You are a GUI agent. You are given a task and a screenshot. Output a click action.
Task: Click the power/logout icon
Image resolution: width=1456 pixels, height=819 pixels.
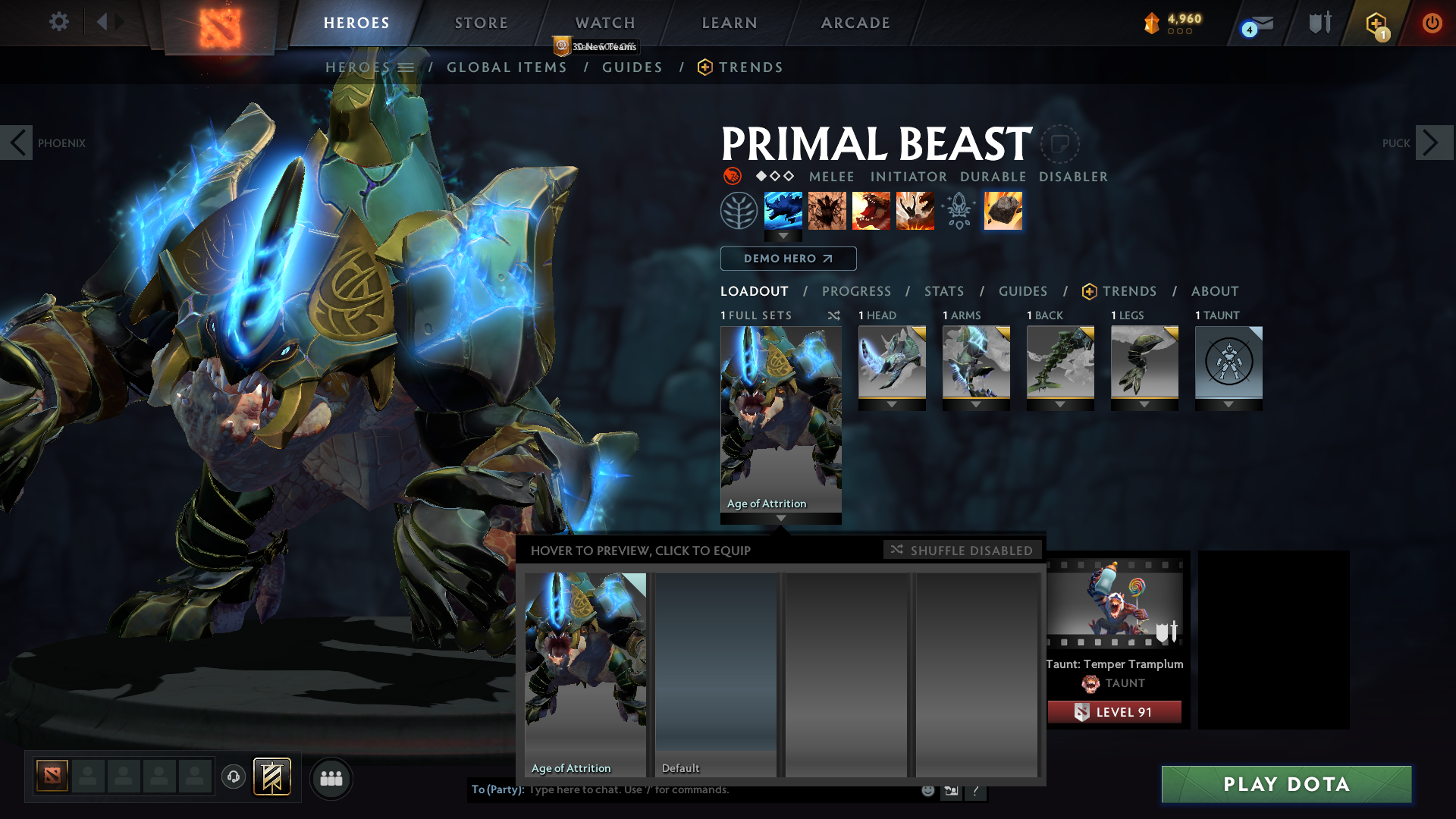click(1433, 23)
